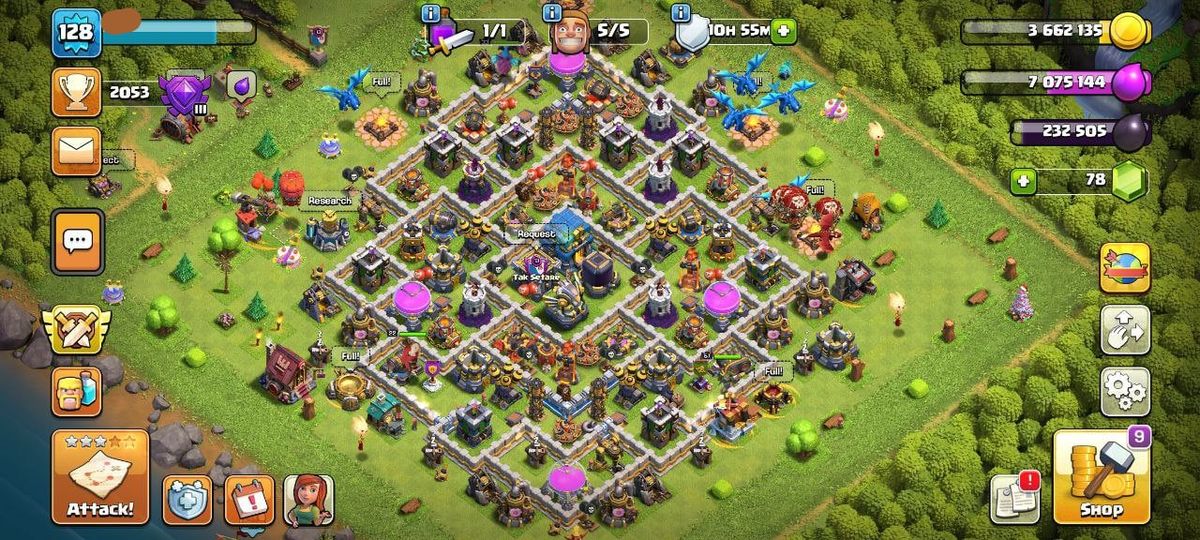
Task: Open the layout editor arrows button
Action: pos(1125,330)
